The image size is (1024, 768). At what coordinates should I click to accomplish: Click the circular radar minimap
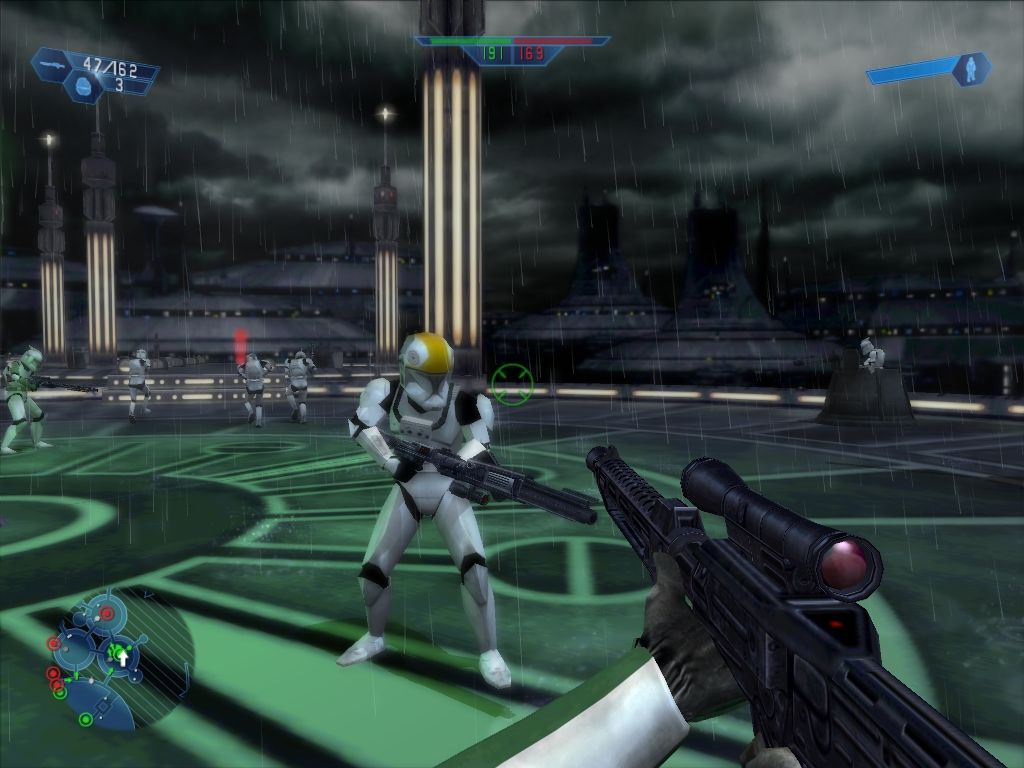tap(118, 657)
